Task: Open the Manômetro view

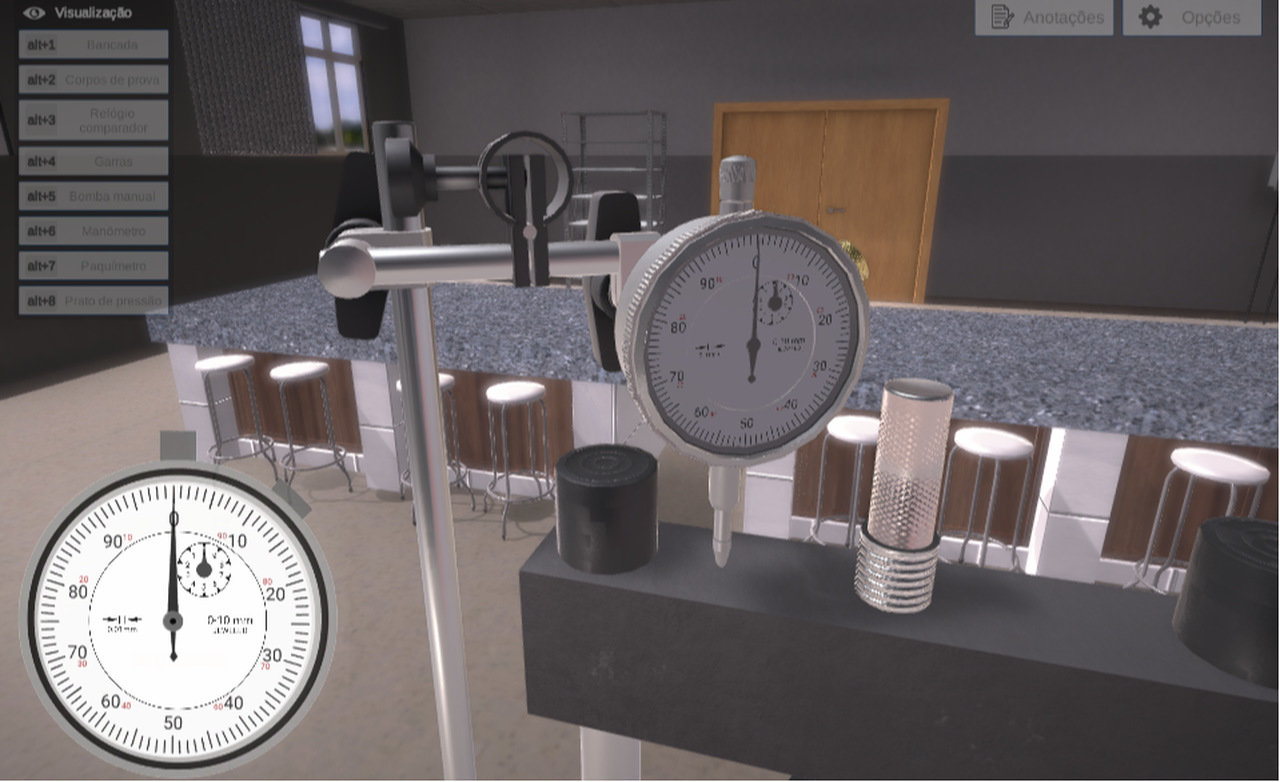Action: point(93,231)
